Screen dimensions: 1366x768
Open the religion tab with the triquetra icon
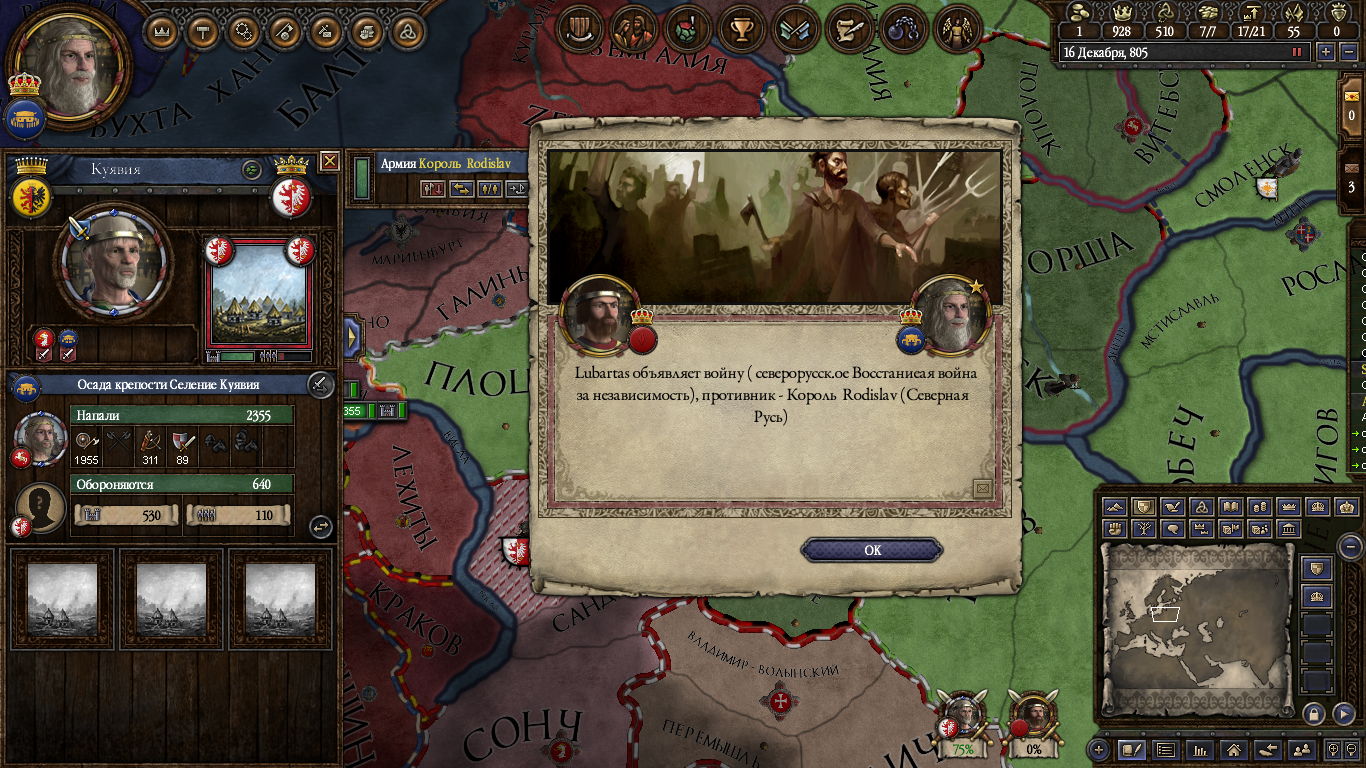coord(408,31)
